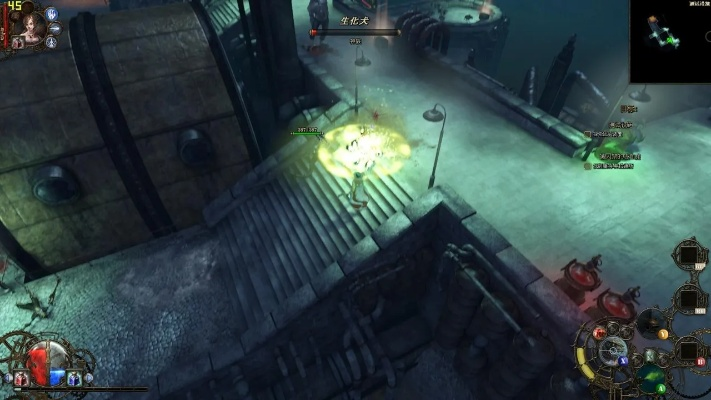Click the topmost blue buff icon beside portrait
The width and height of the screenshot is (711, 400).
click(52, 14)
